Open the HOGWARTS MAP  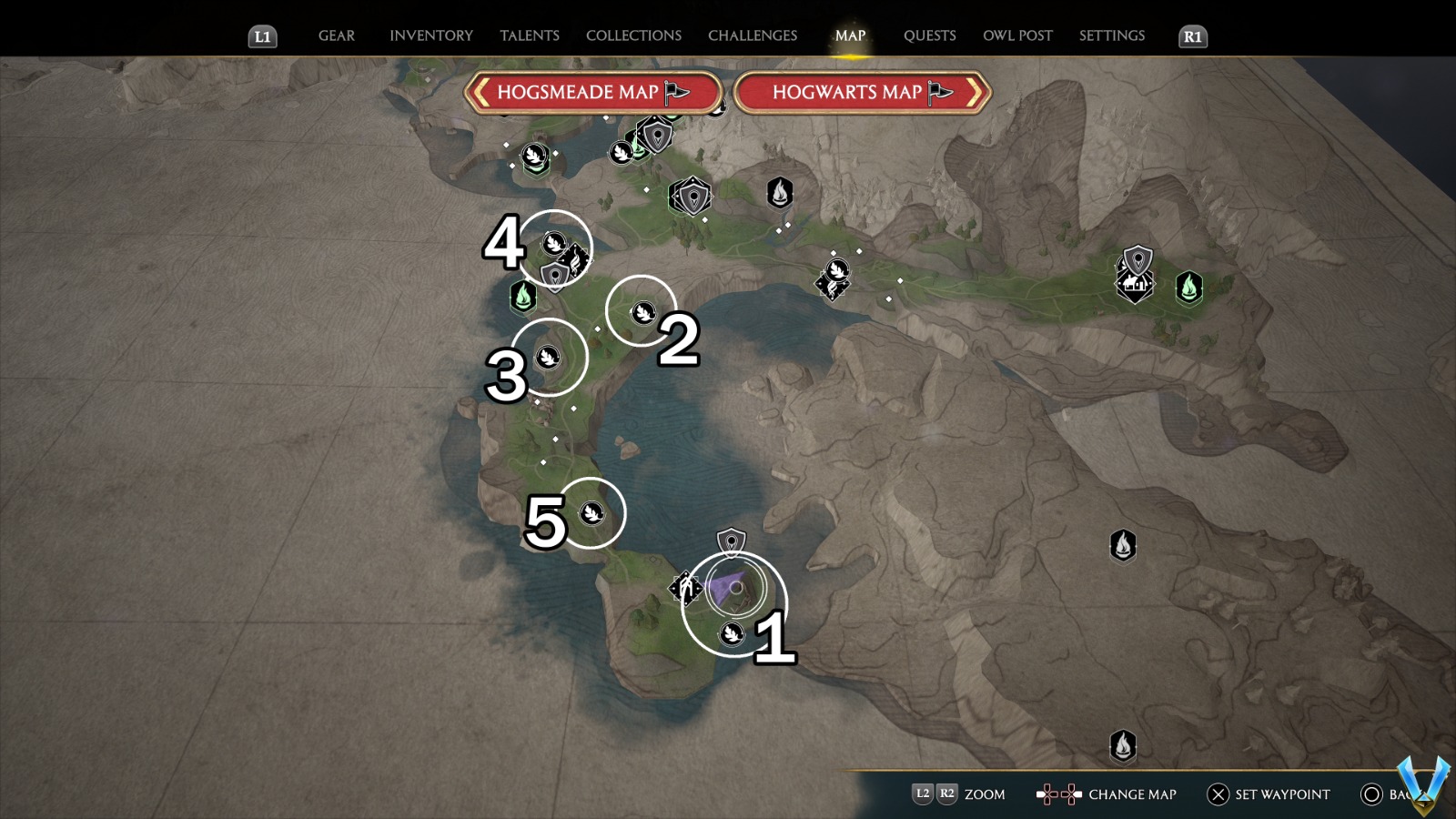coord(856,92)
